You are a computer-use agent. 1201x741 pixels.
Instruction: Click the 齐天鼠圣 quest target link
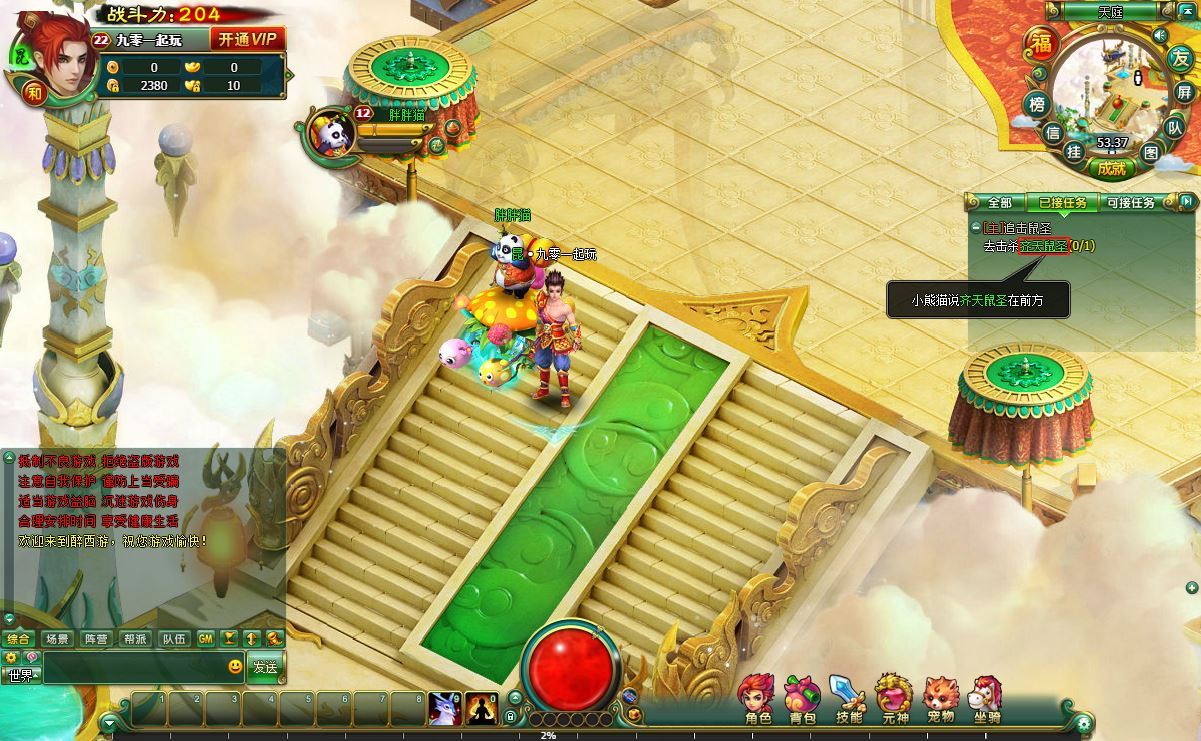click(x=1044, y=246)
